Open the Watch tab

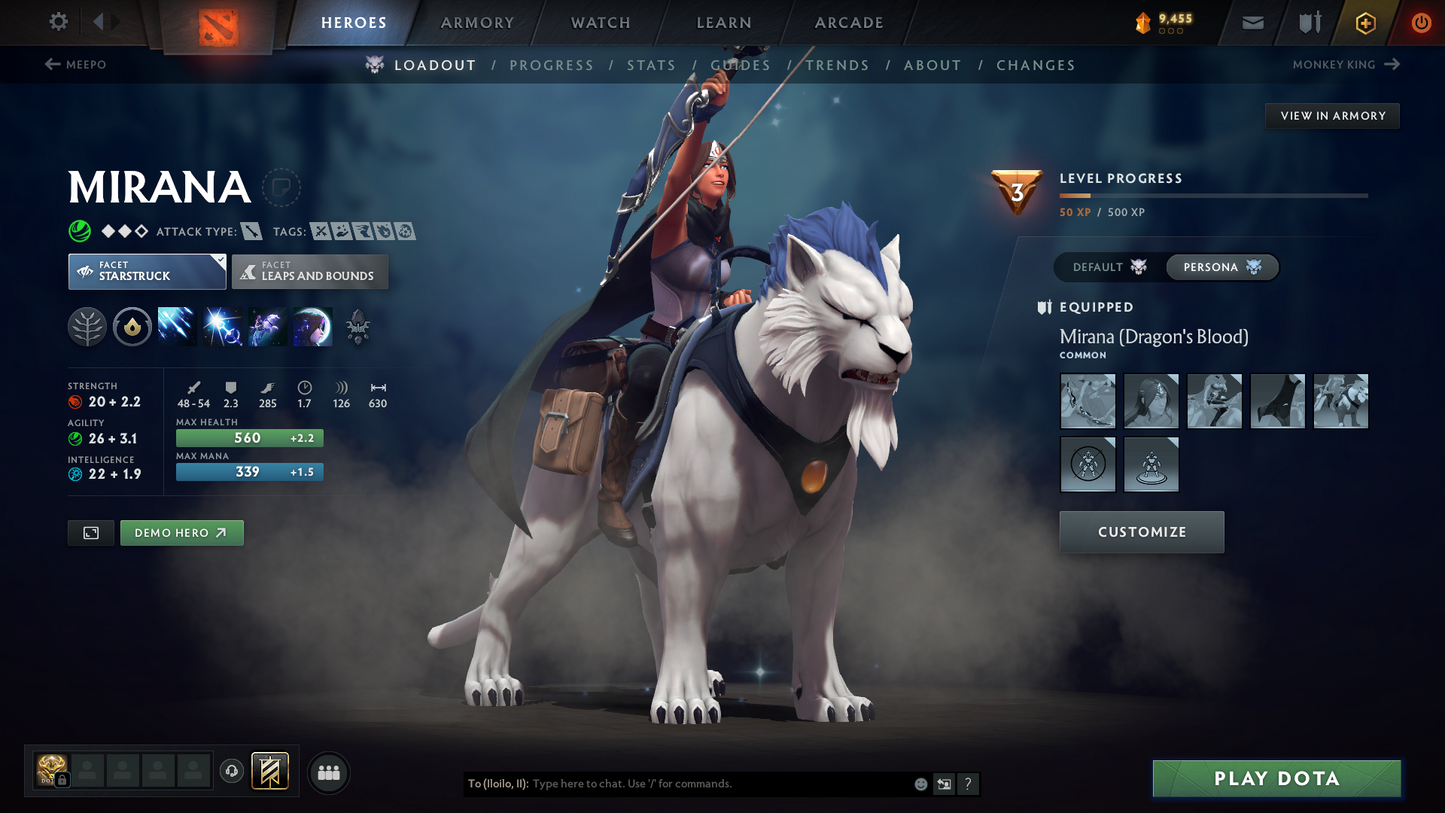coord(600,23)
